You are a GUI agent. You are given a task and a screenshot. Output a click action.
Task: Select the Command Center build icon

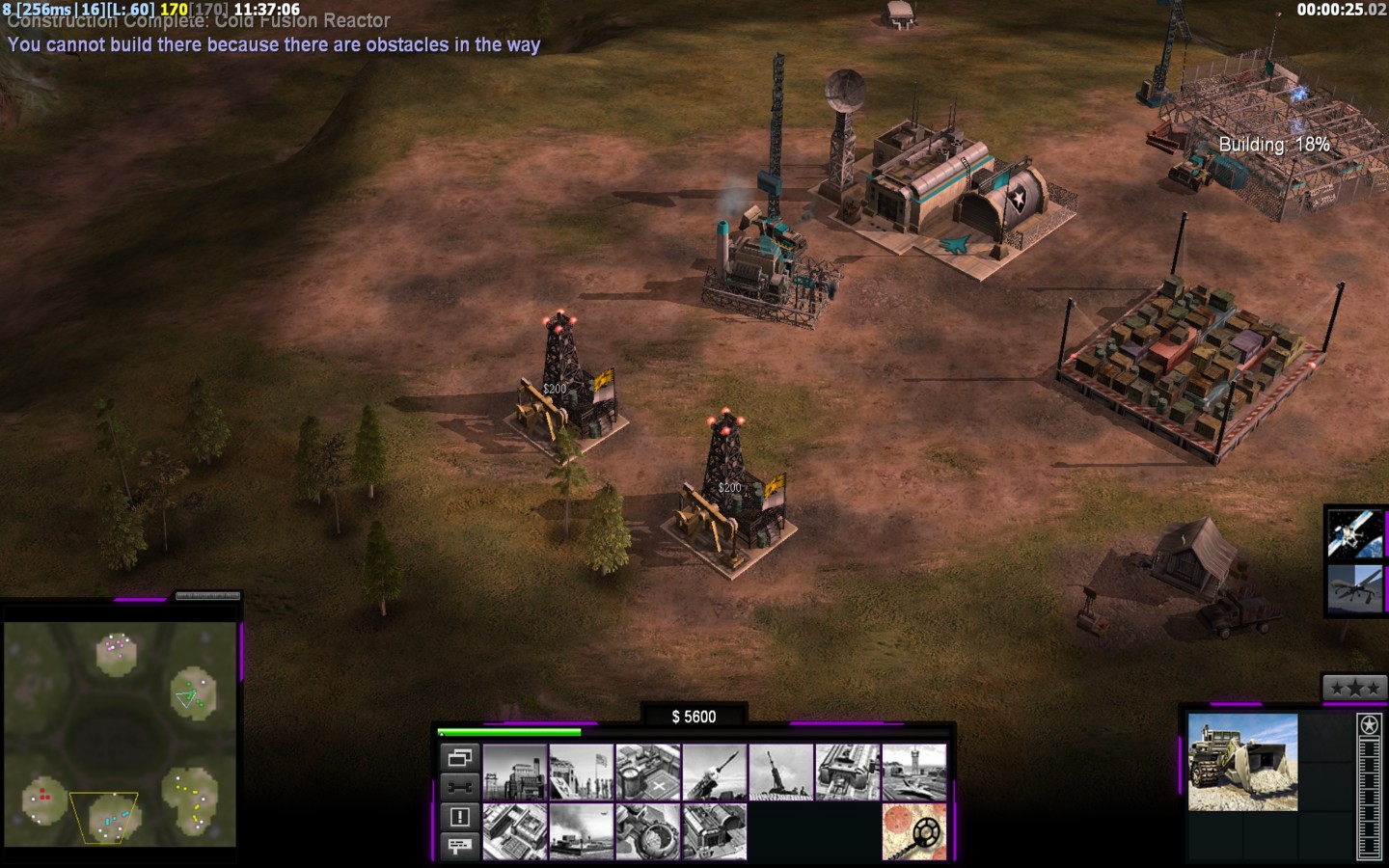click(715, 831)
